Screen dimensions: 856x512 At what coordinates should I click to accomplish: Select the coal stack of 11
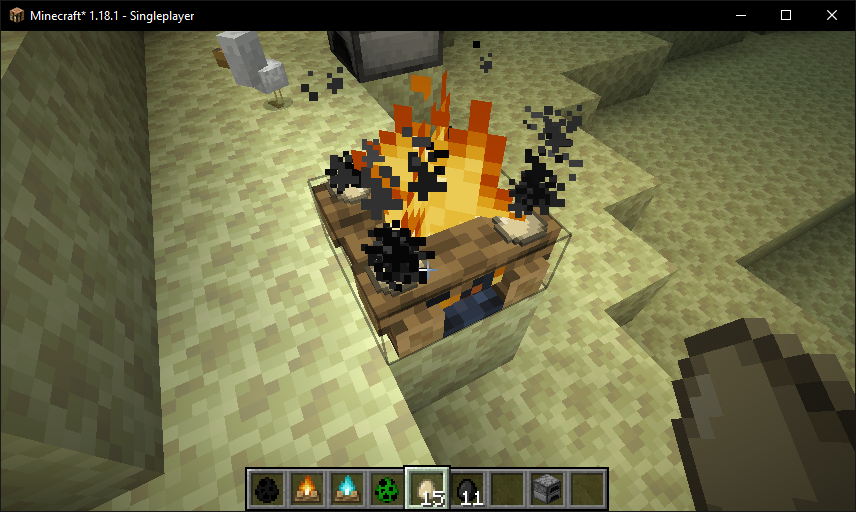click(467, 488)
